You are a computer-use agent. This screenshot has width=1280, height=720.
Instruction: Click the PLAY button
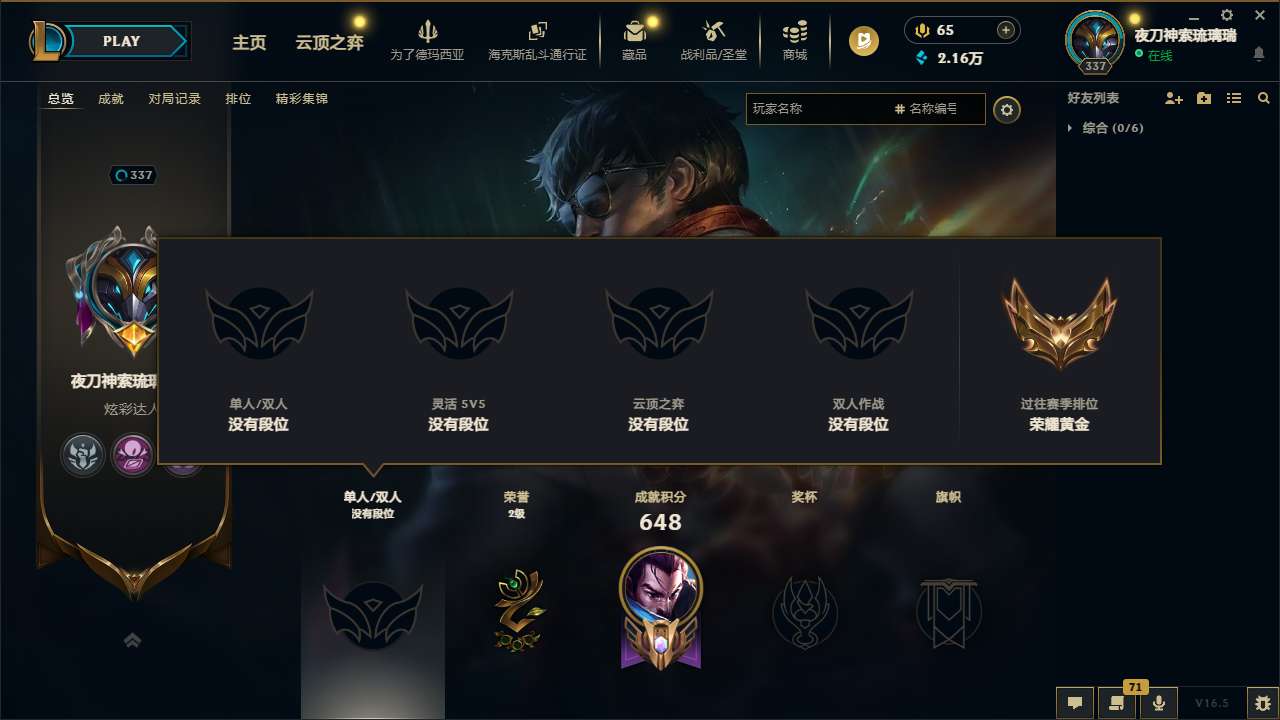[119, 41]
